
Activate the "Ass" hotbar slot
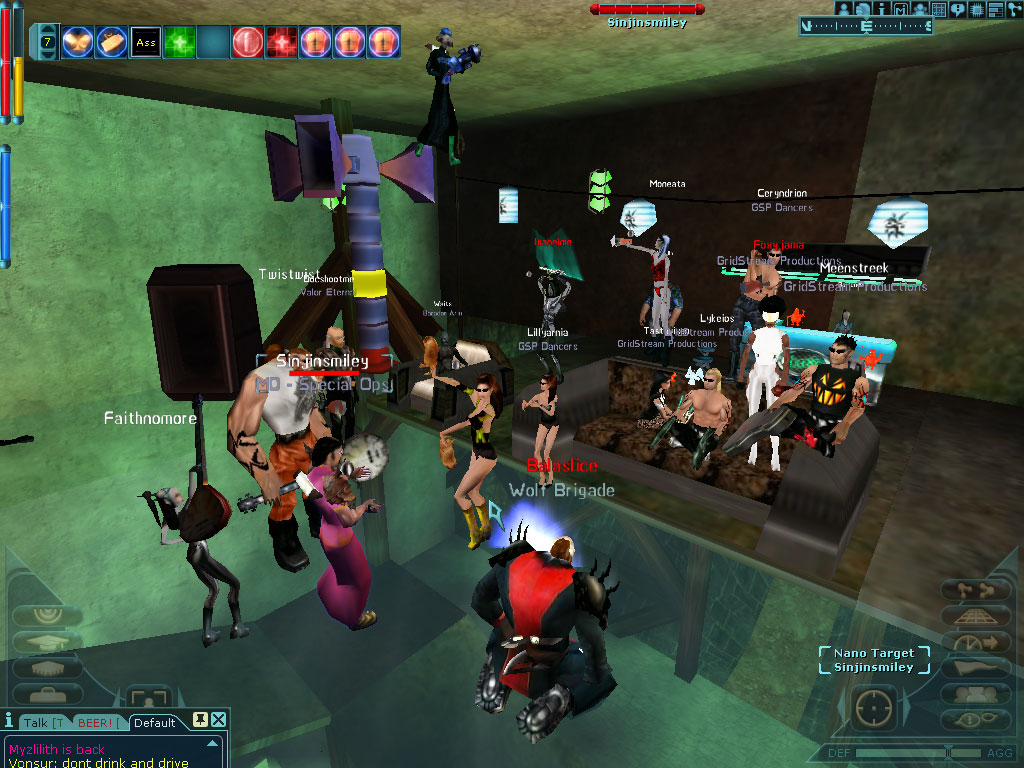point(145,41)
